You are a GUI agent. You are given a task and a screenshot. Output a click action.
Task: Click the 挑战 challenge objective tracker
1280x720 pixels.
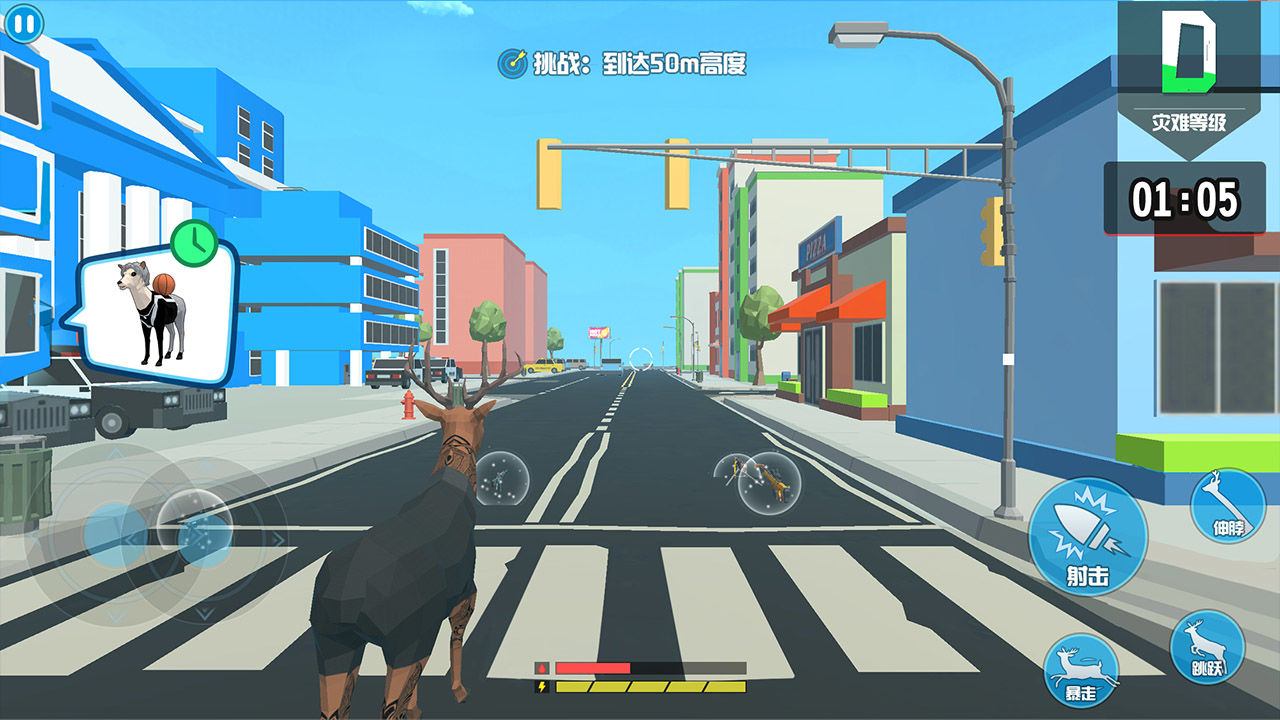622,64
